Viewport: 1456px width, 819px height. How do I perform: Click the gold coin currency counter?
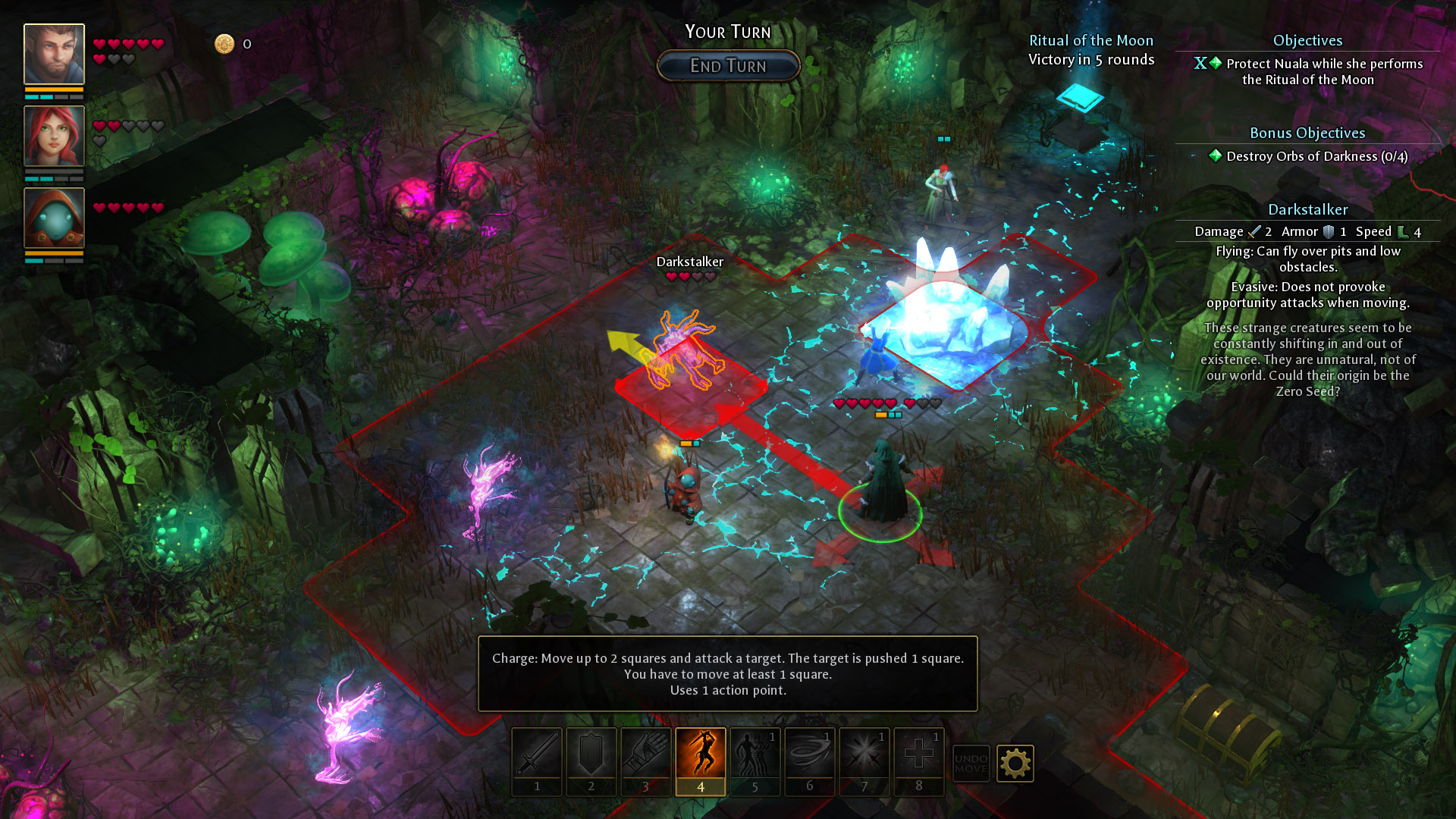point(224,43)
